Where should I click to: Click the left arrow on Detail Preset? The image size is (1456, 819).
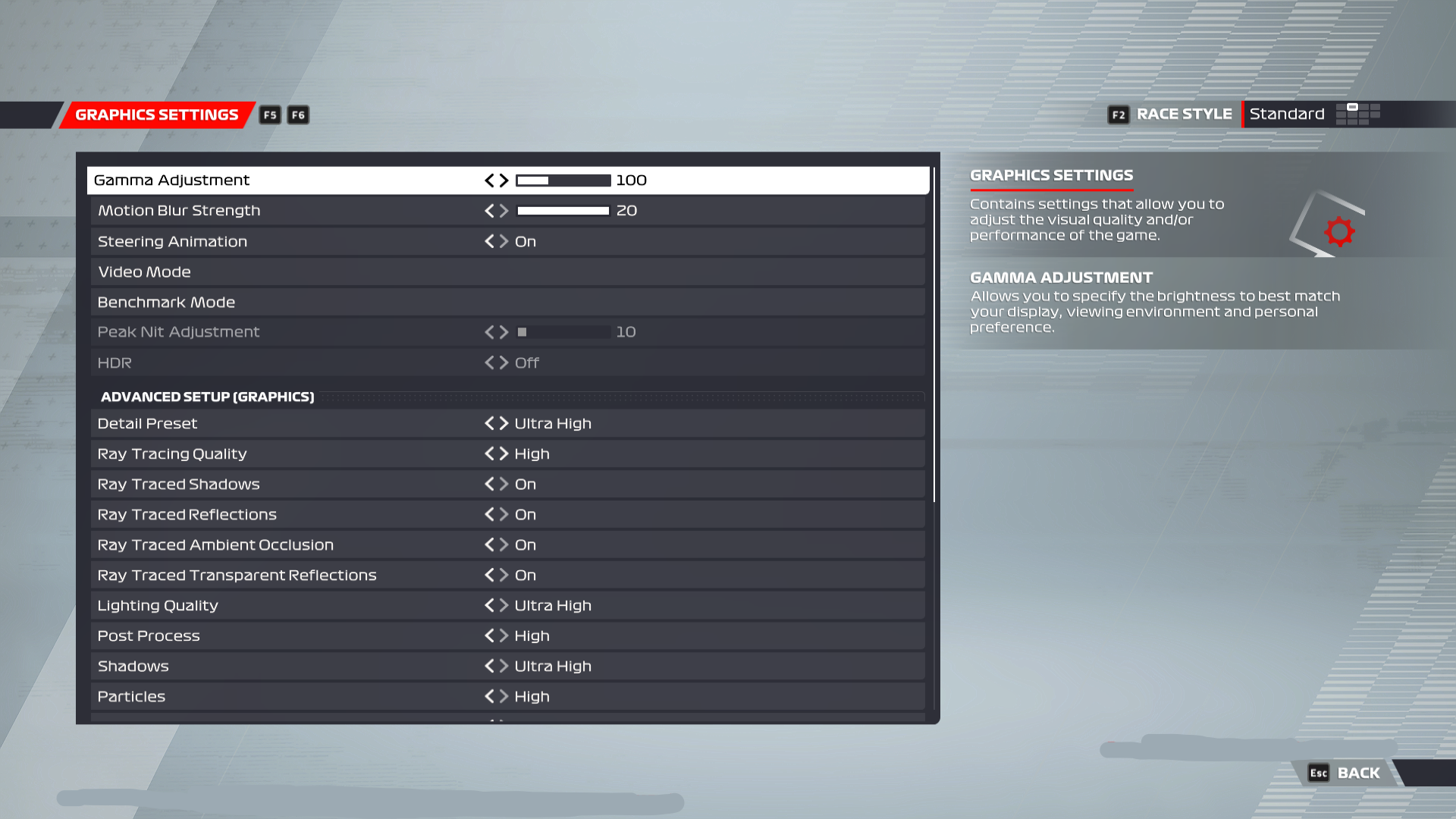[489, 423]
